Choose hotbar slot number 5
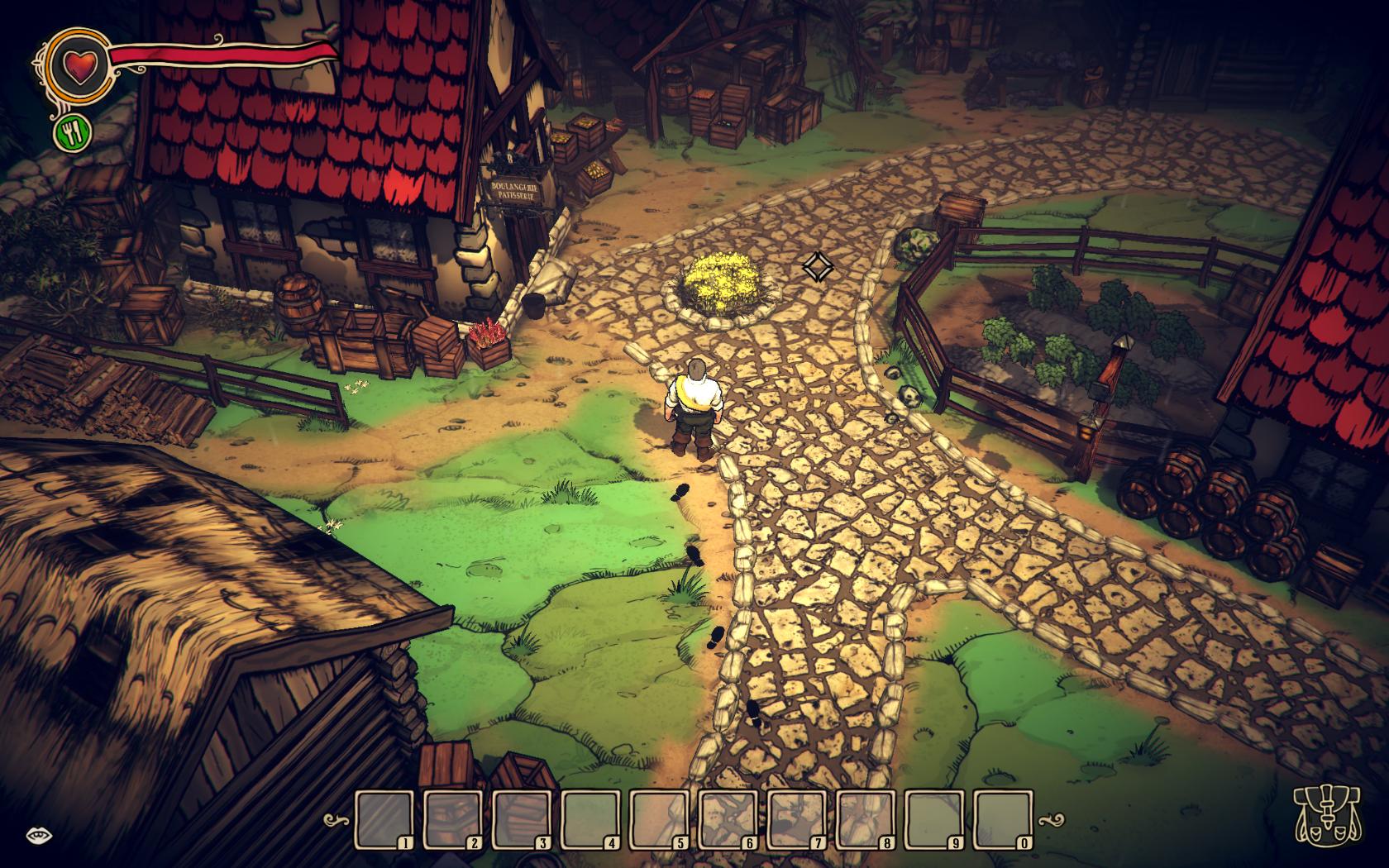 [x=660, y=820]
